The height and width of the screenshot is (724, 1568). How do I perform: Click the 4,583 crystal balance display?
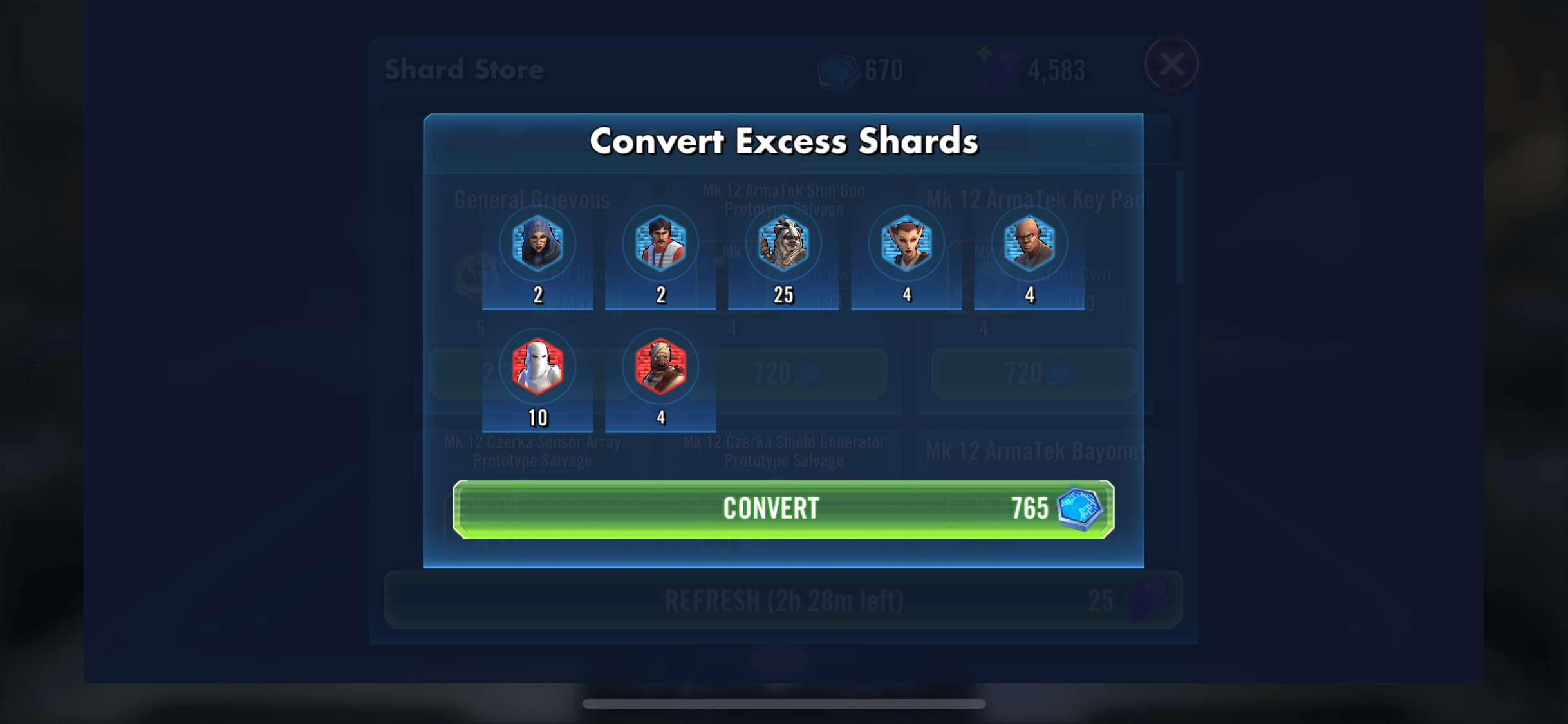pyautogui.click(x=1056, y=71)
